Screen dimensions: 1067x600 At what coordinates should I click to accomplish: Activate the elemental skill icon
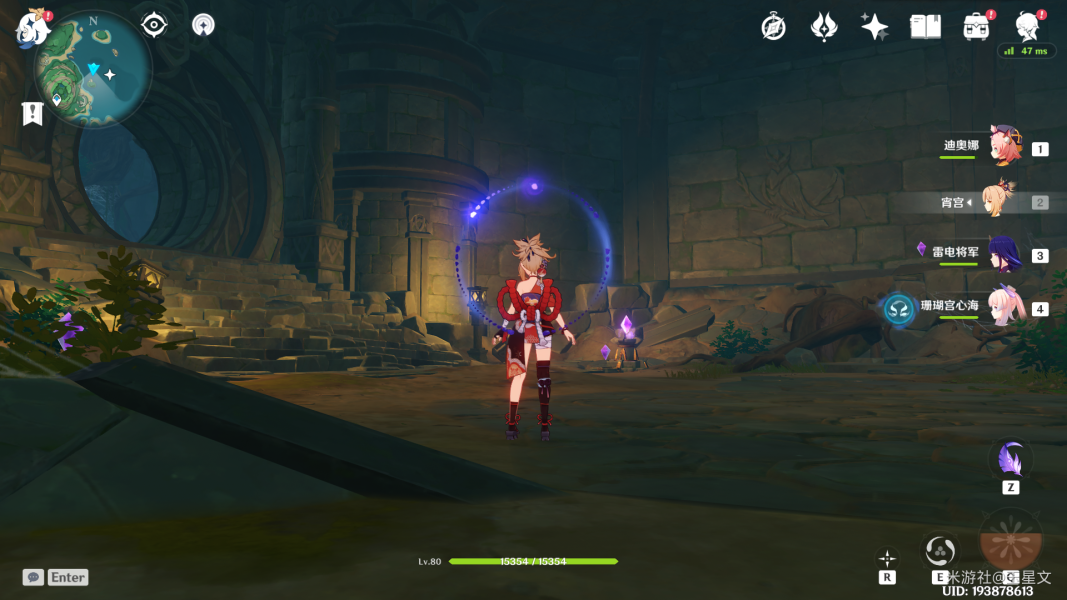click(x=940, y=550)
